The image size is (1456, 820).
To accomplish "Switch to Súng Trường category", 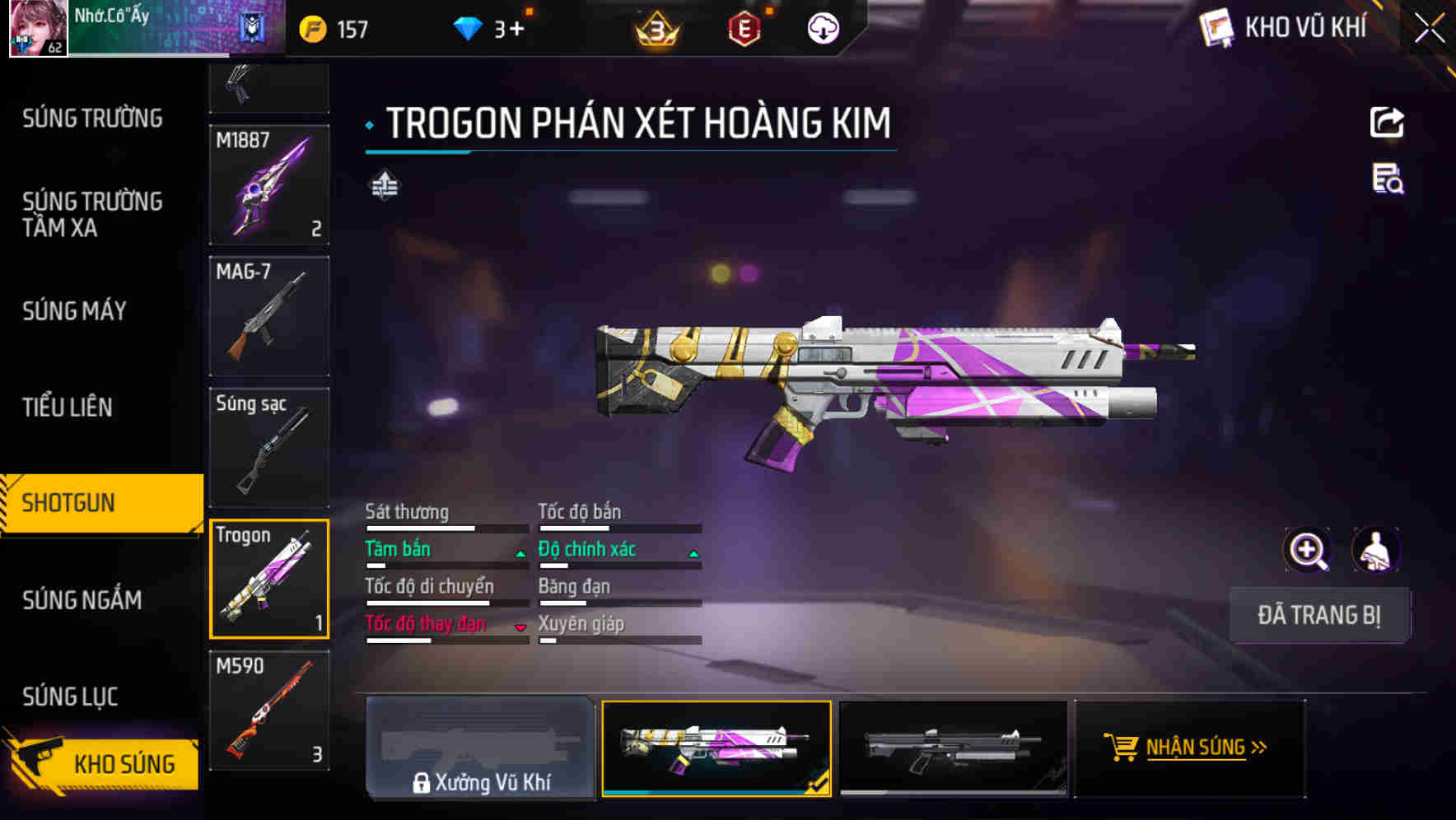I will tap(92, 119).
